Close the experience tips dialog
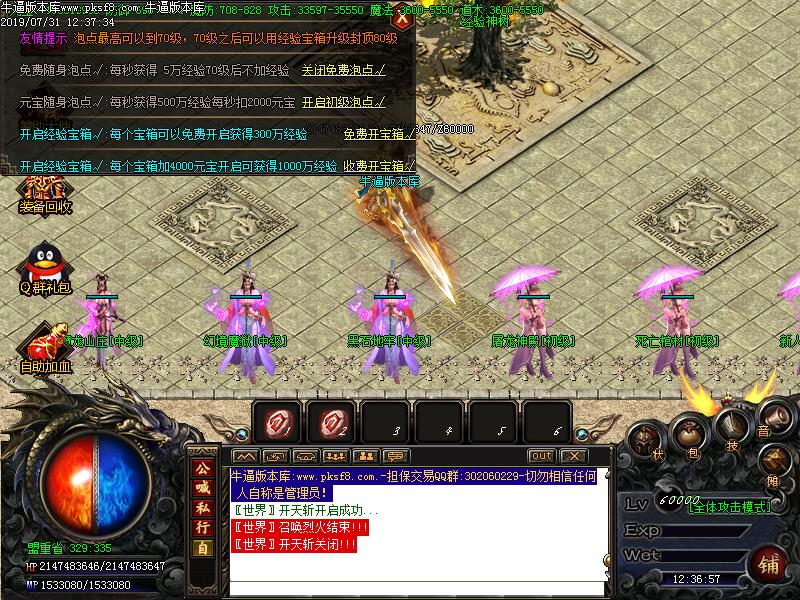 (402, 17)
